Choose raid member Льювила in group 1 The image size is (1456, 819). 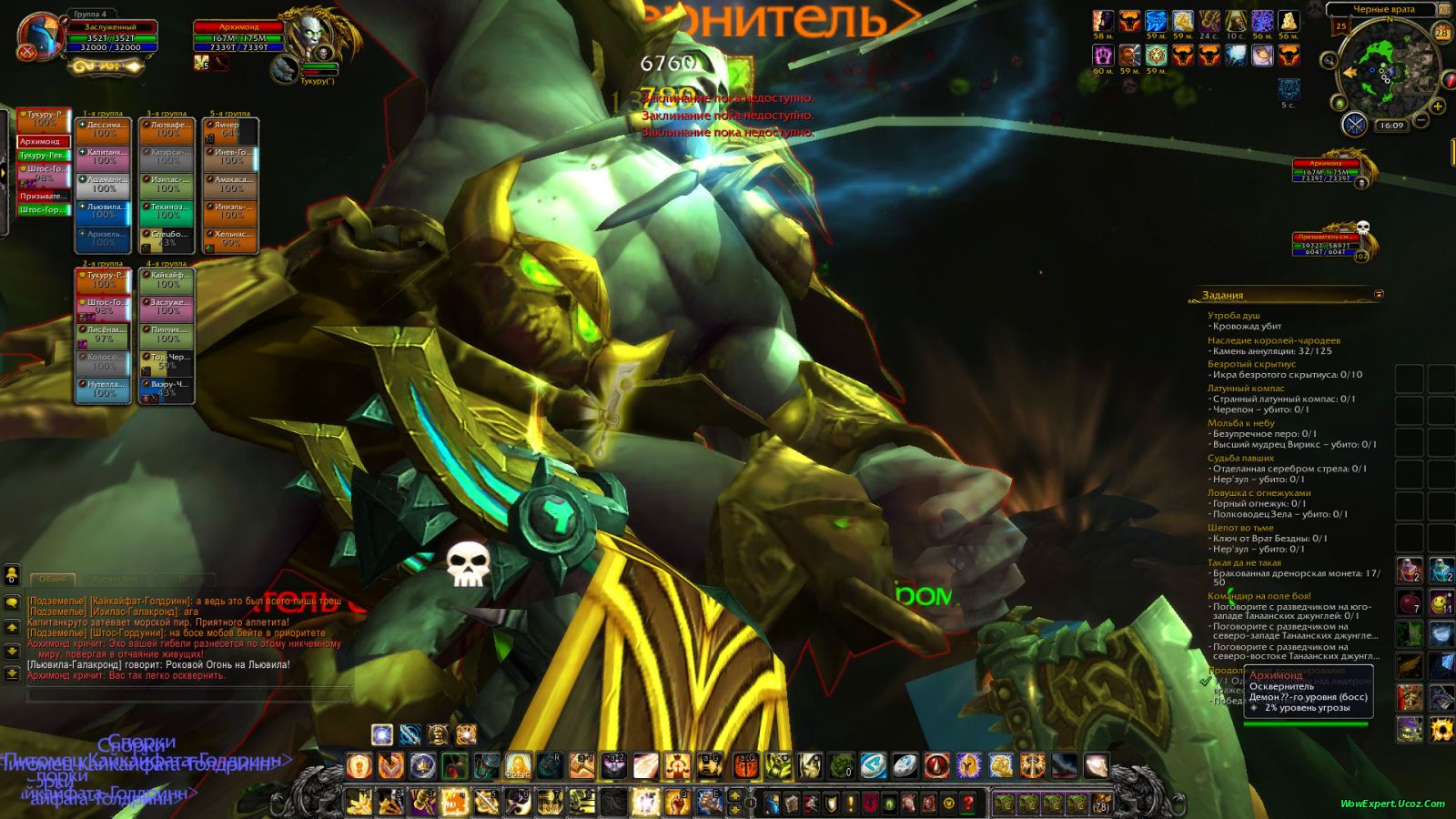[103, 211]
